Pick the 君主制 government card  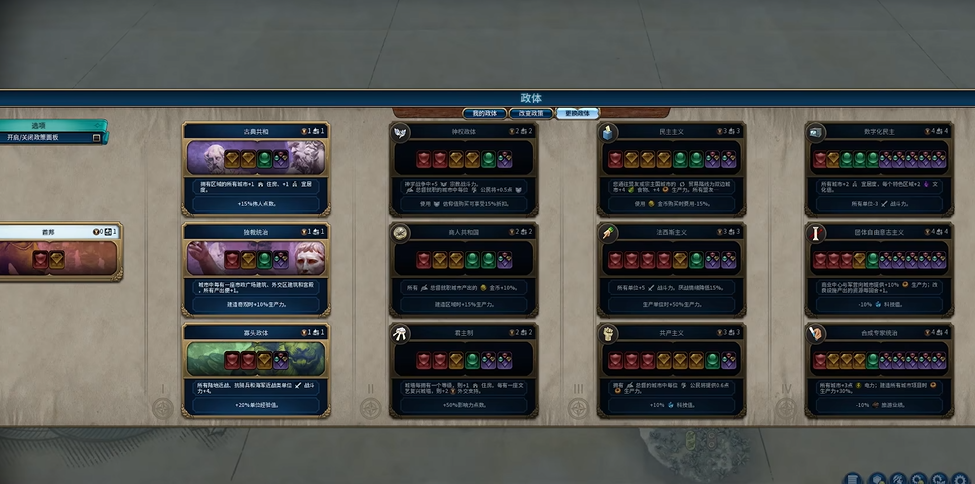tap(464, 368)
